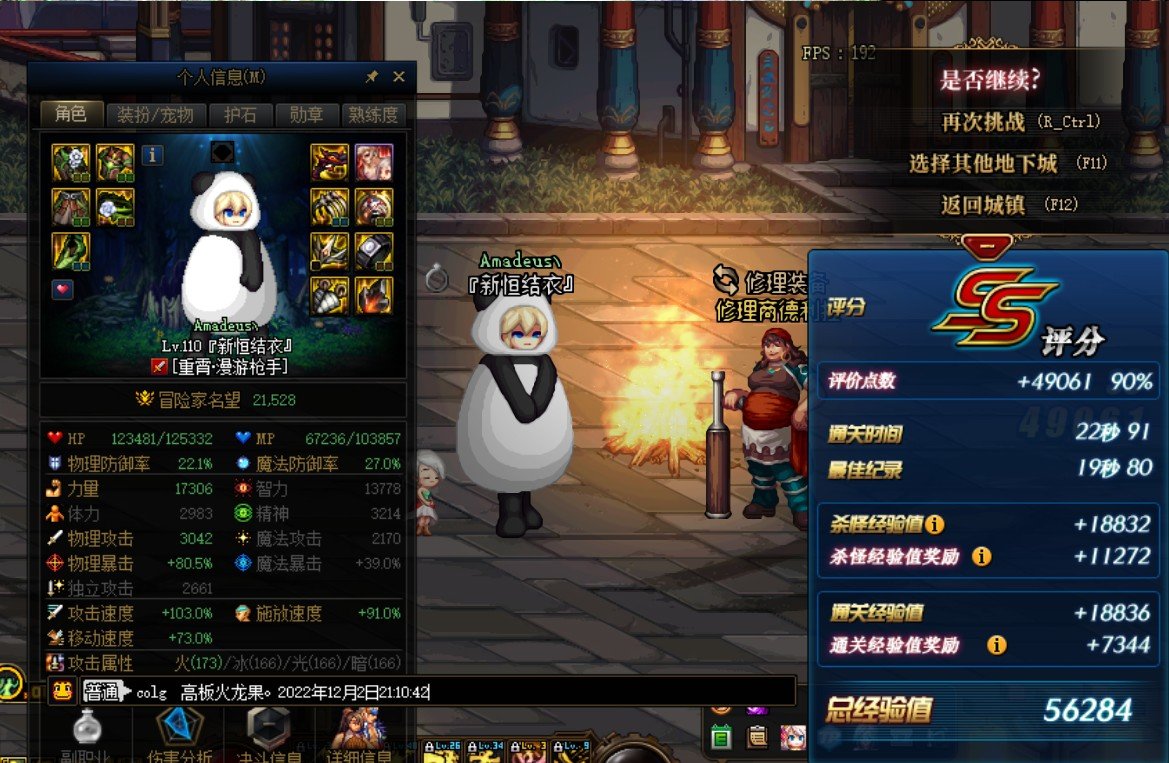
Task: Close the 个人信息 character window
Action: [399, 77]
